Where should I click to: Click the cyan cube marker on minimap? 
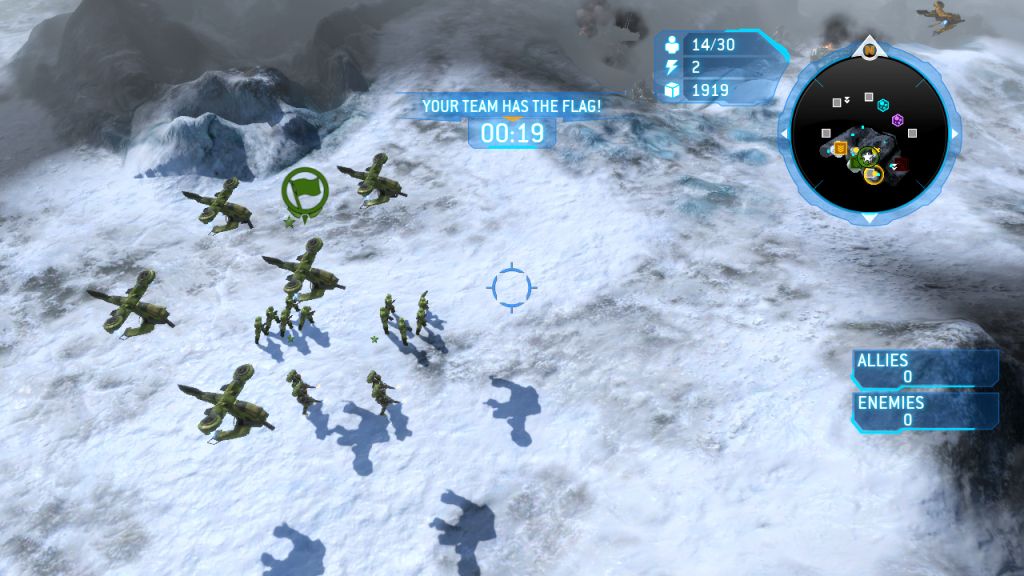click(883, 104)
